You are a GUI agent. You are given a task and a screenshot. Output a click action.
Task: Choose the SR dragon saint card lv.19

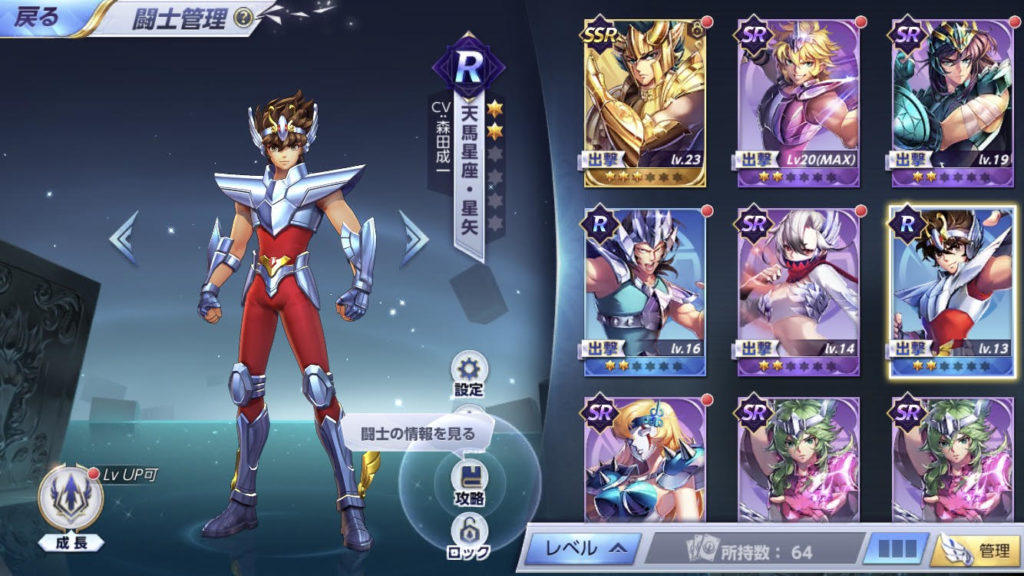click(x=951, y=102)
